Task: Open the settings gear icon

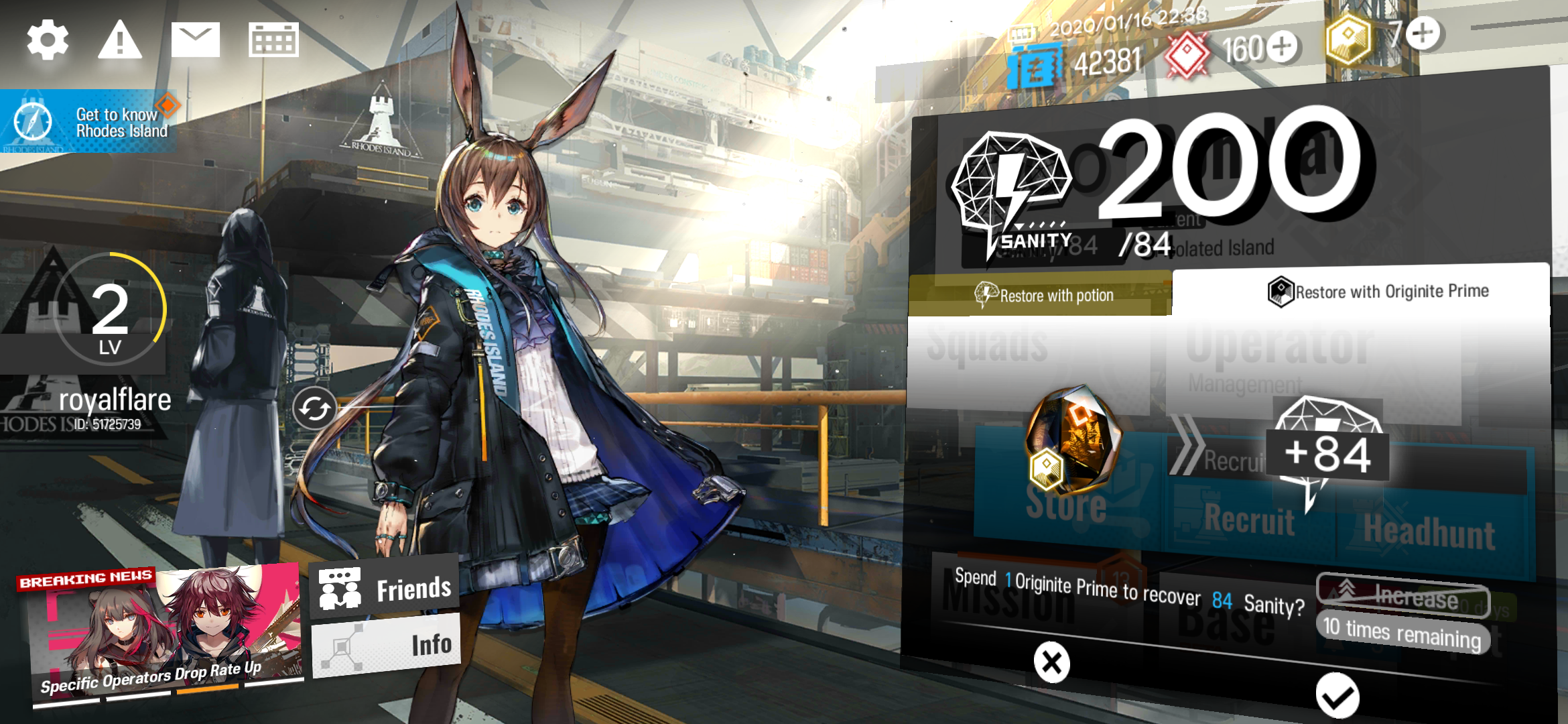Action: click(48, 40)
